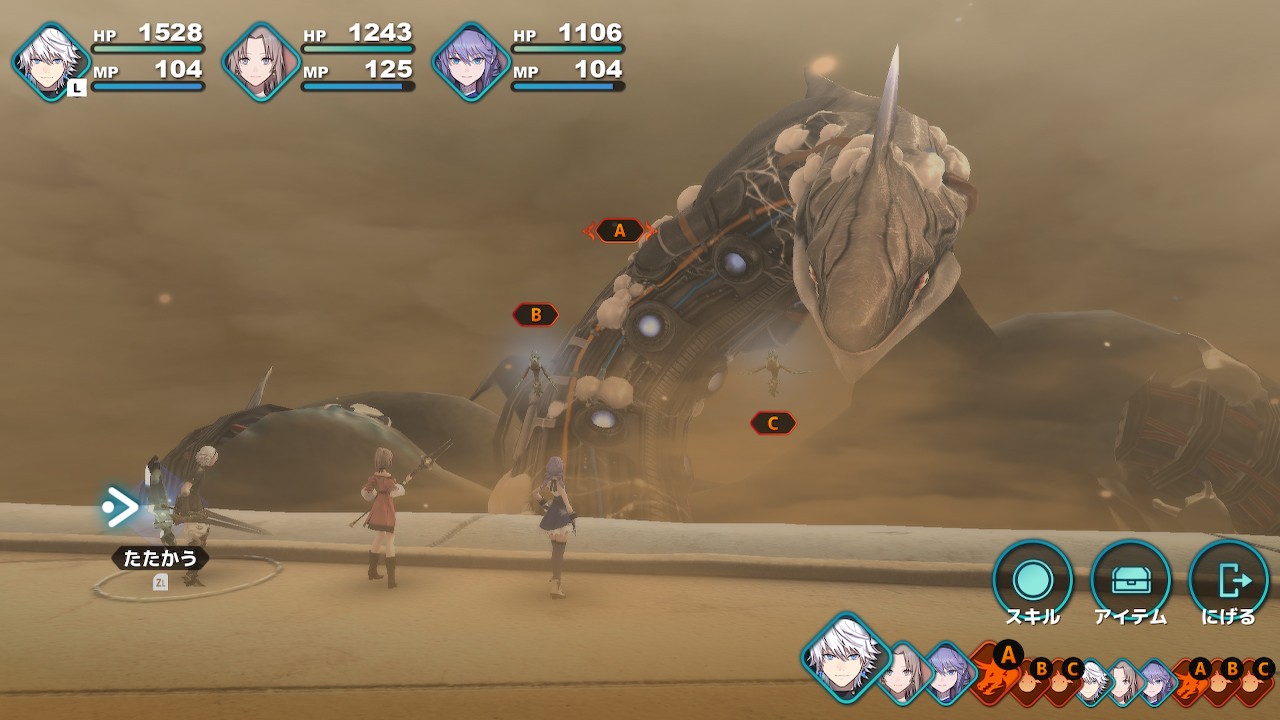
Task: Select the brown-haired girl's party portrait
Action: pos(261,61)
